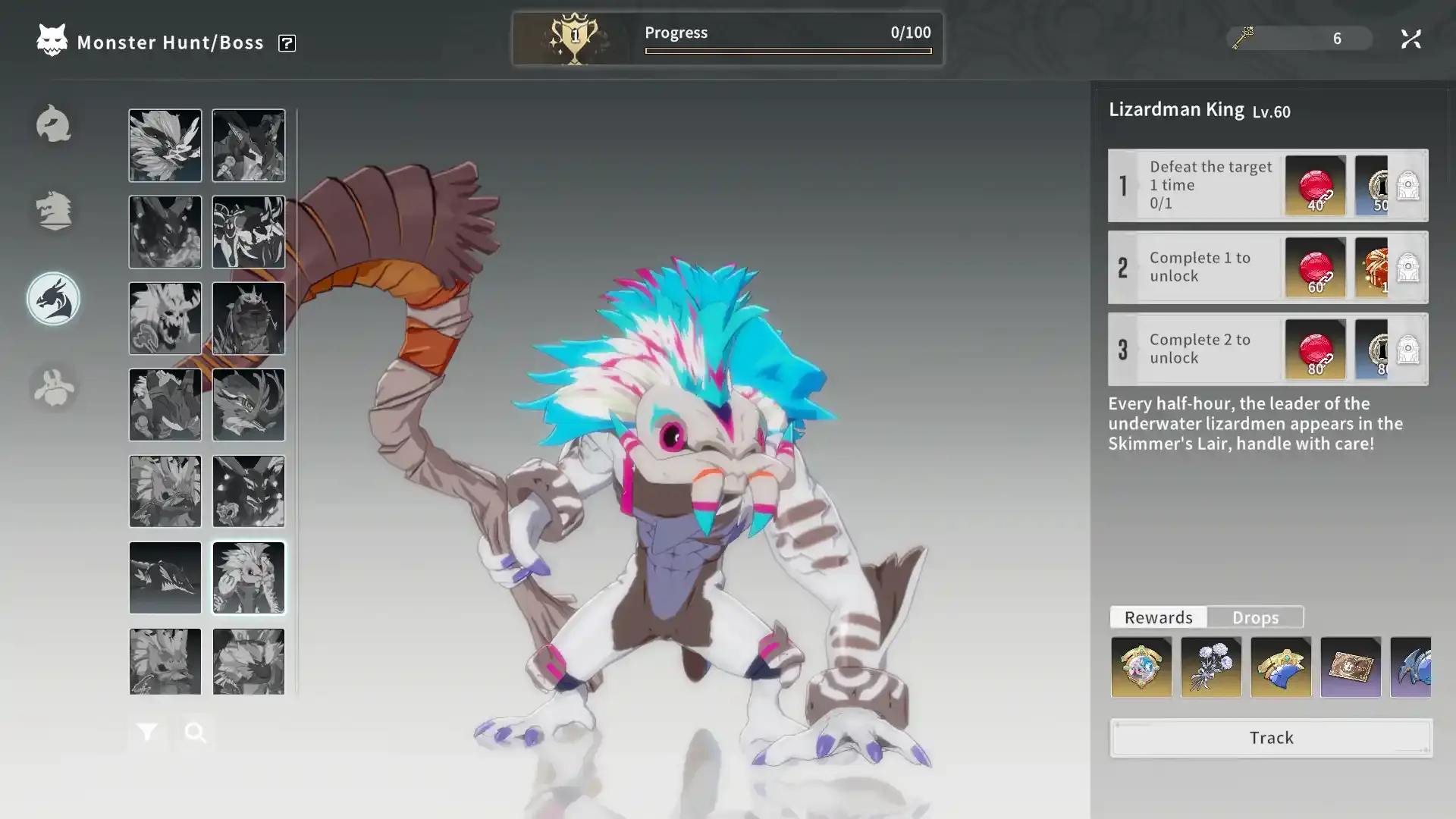Open the bottom flower-shaped category icon
Viewport: 1456px width, 819px height.
[x=53, y=388]
